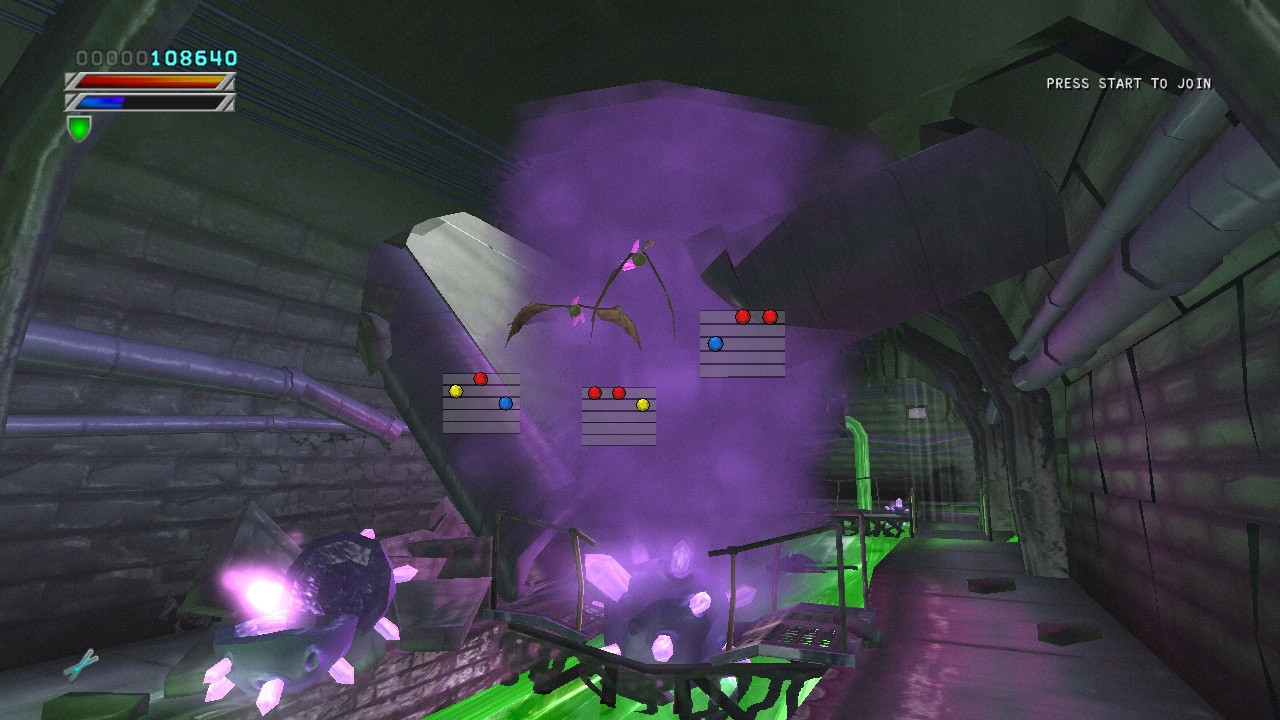Click the left red note on the right staff
1280x720 pixels.
pos(741,316)
